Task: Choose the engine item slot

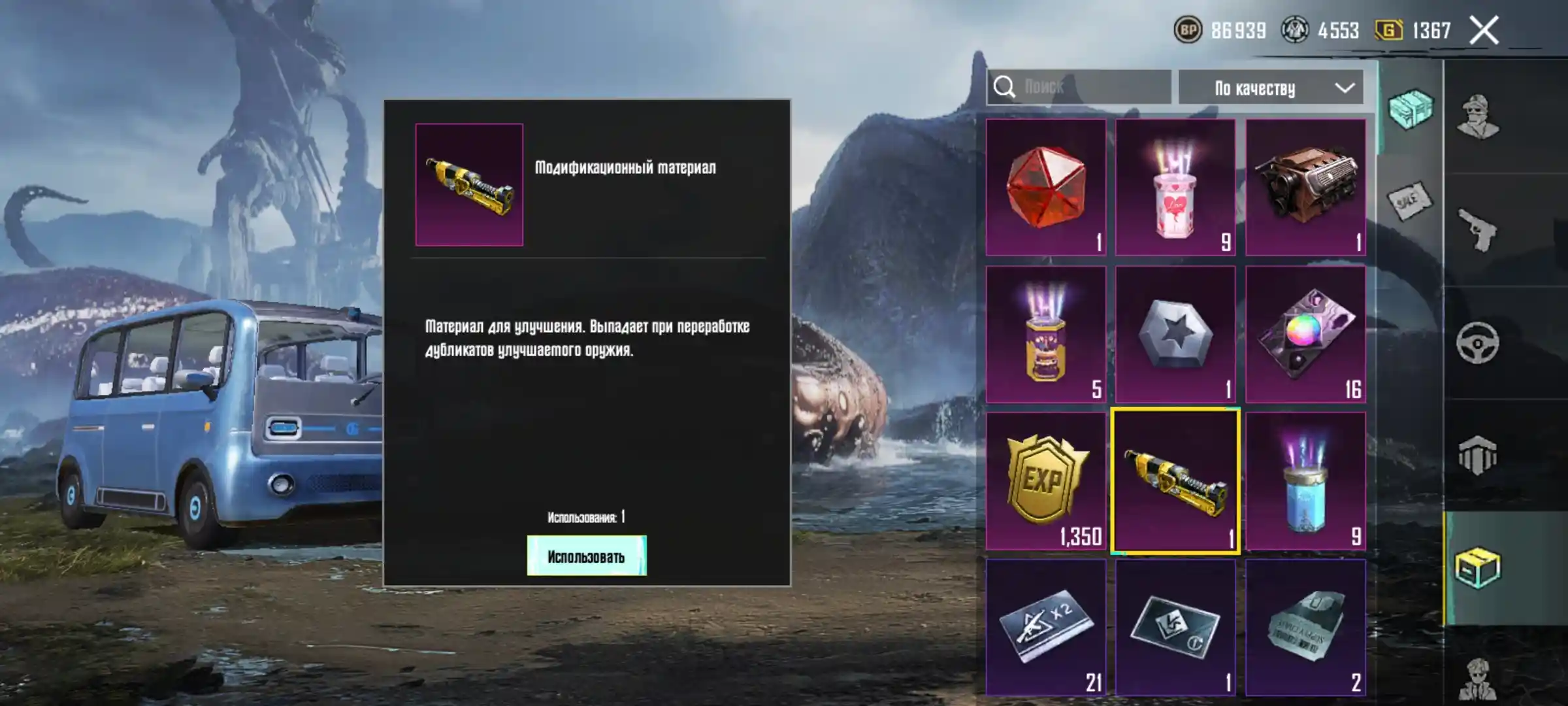Action: [1305, 188]
